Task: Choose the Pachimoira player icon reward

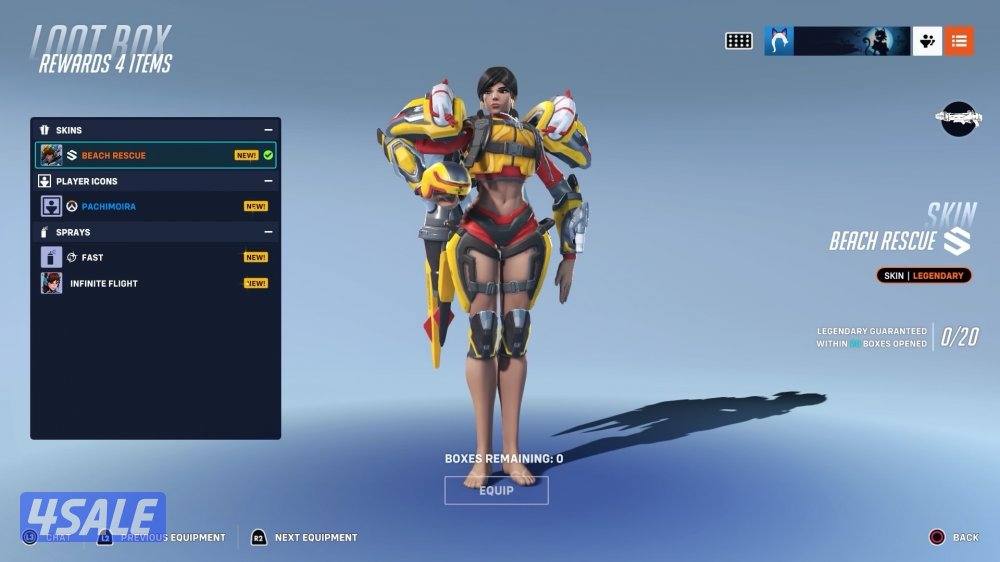Action: 155,206
